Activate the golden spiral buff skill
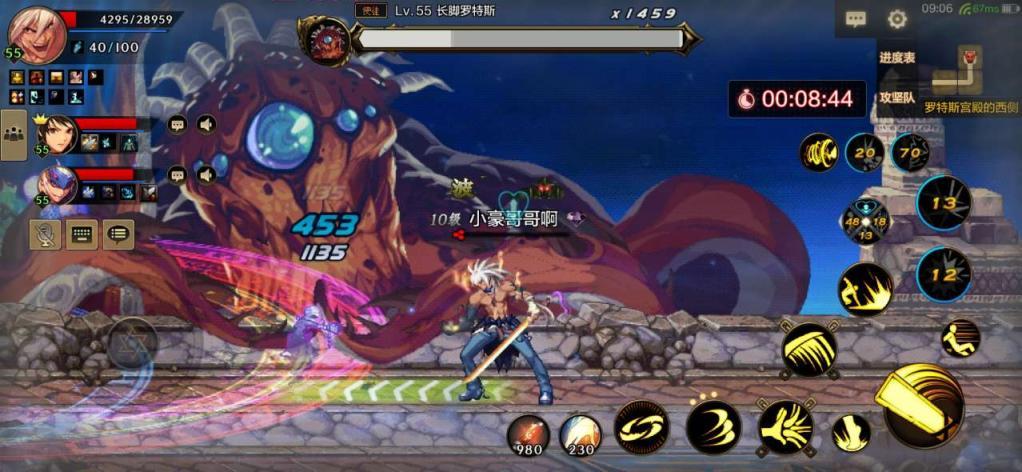The image size is (1022, 472). point(819,153)
